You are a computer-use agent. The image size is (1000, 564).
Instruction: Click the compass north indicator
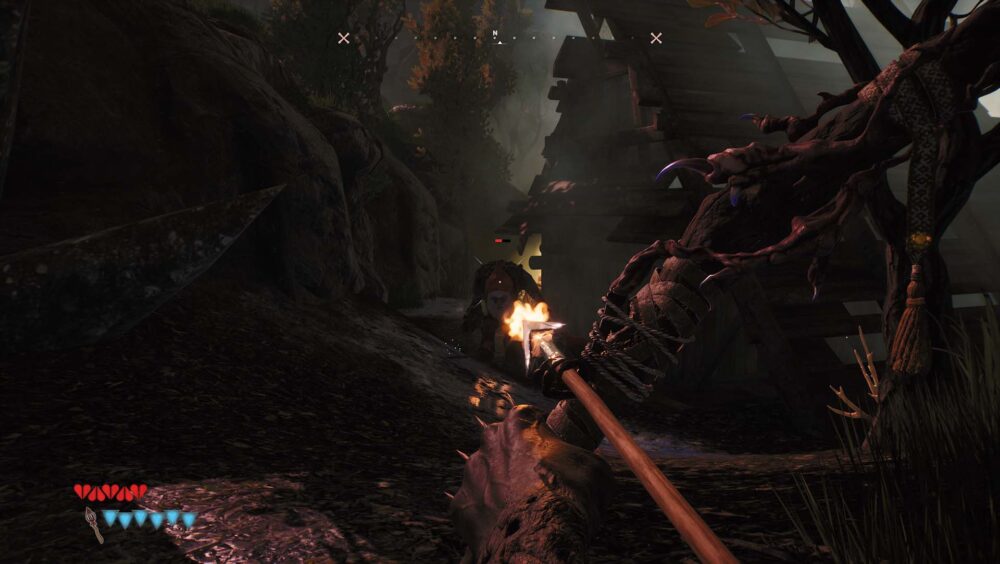495,34
